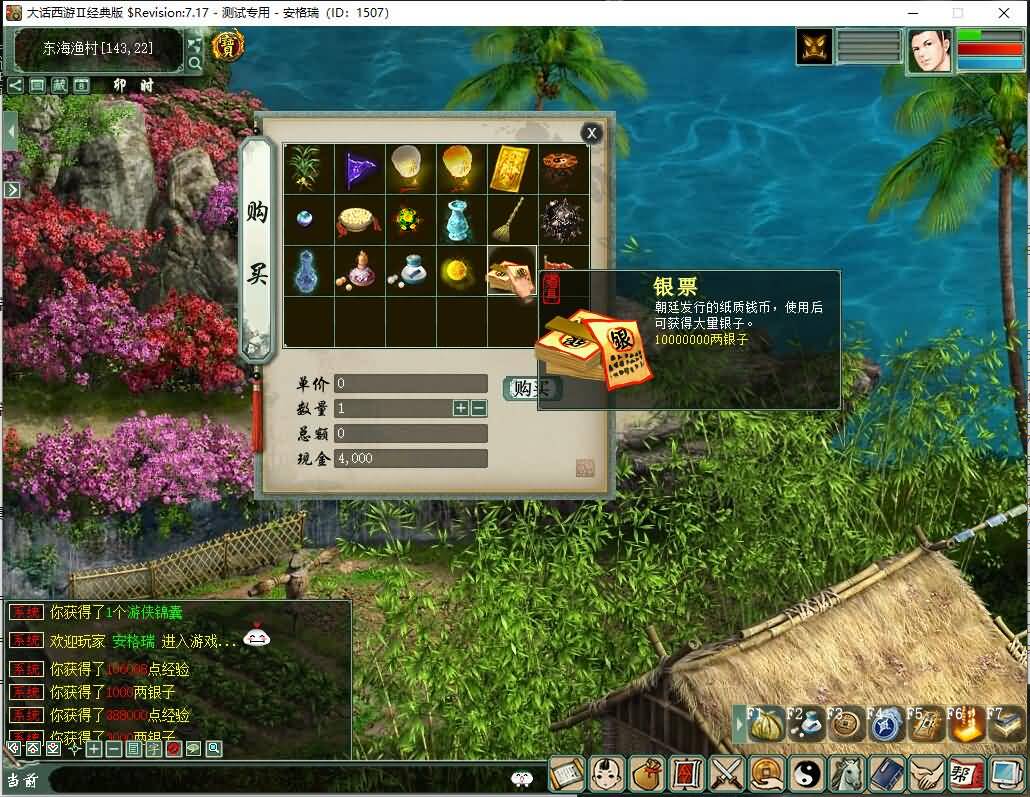1030x797 pixels.
Task: Select the glowing yellow orb item
Action: tap(461, 271)
